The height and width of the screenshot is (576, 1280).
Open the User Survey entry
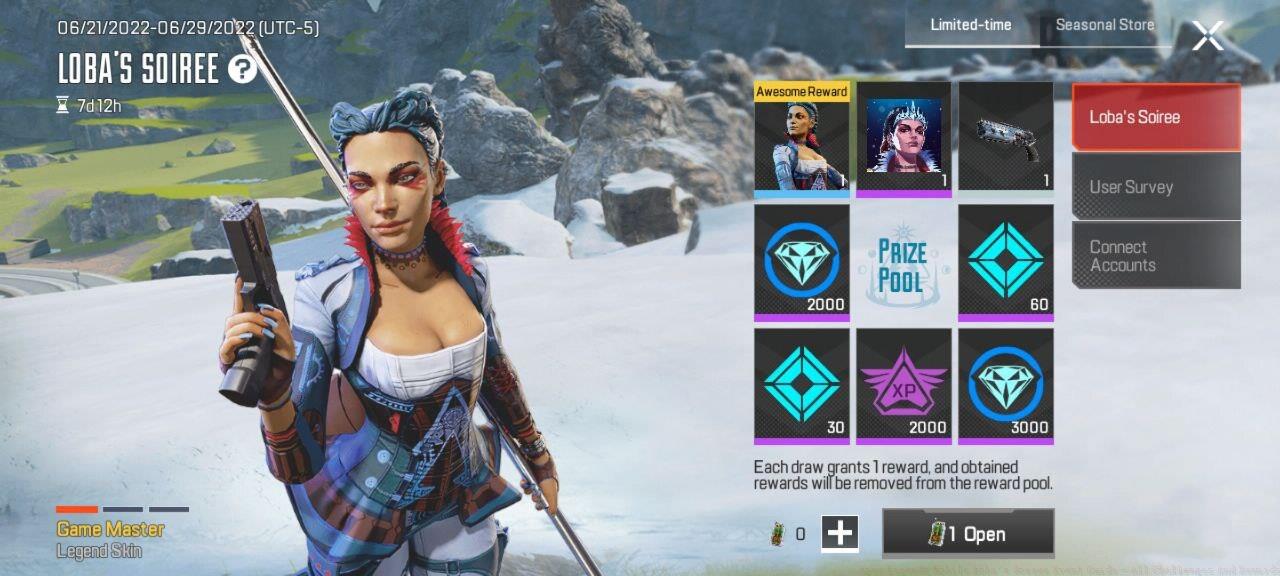[1155, 187]
